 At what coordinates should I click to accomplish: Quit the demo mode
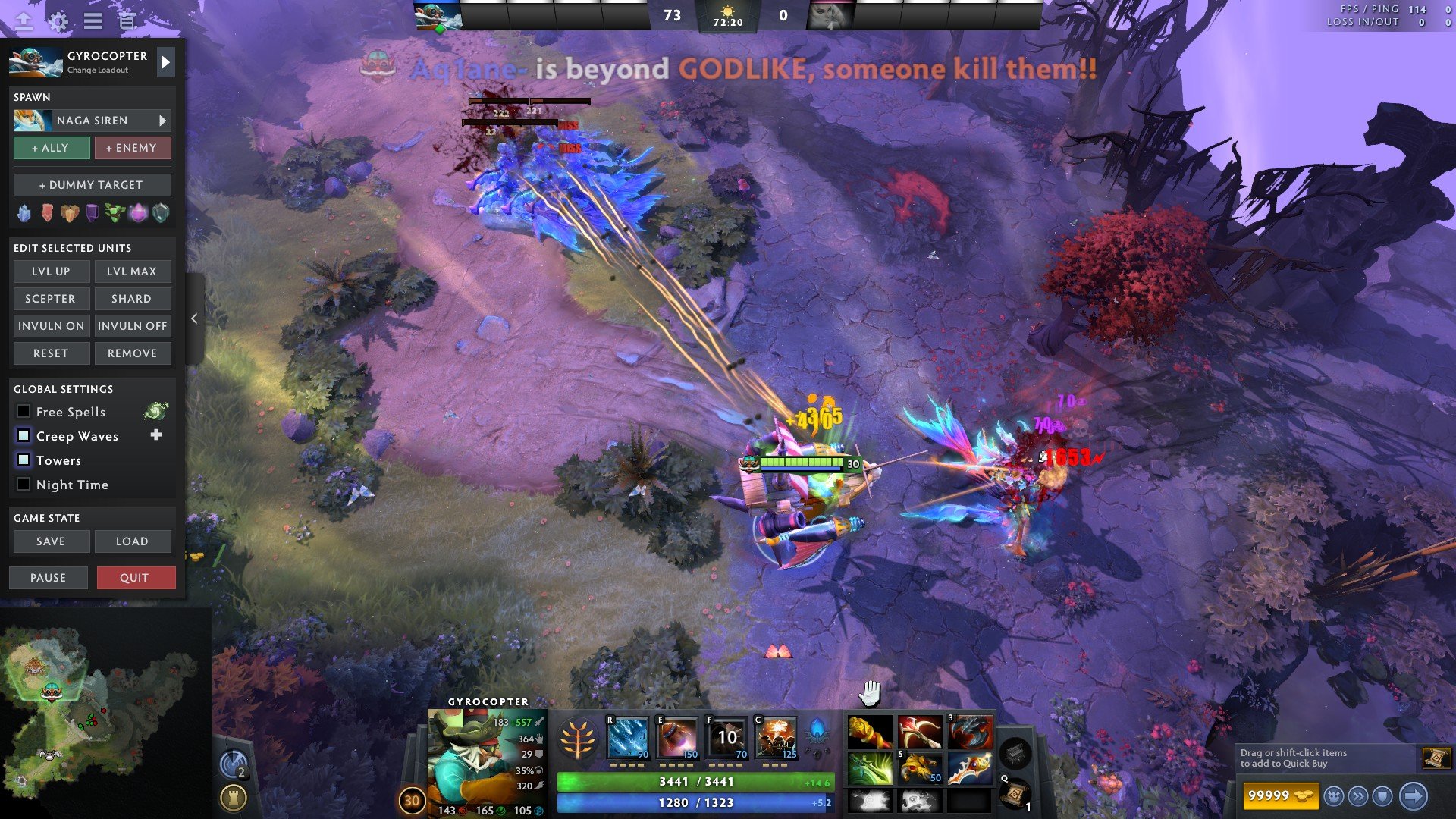[x=136, y=578]
